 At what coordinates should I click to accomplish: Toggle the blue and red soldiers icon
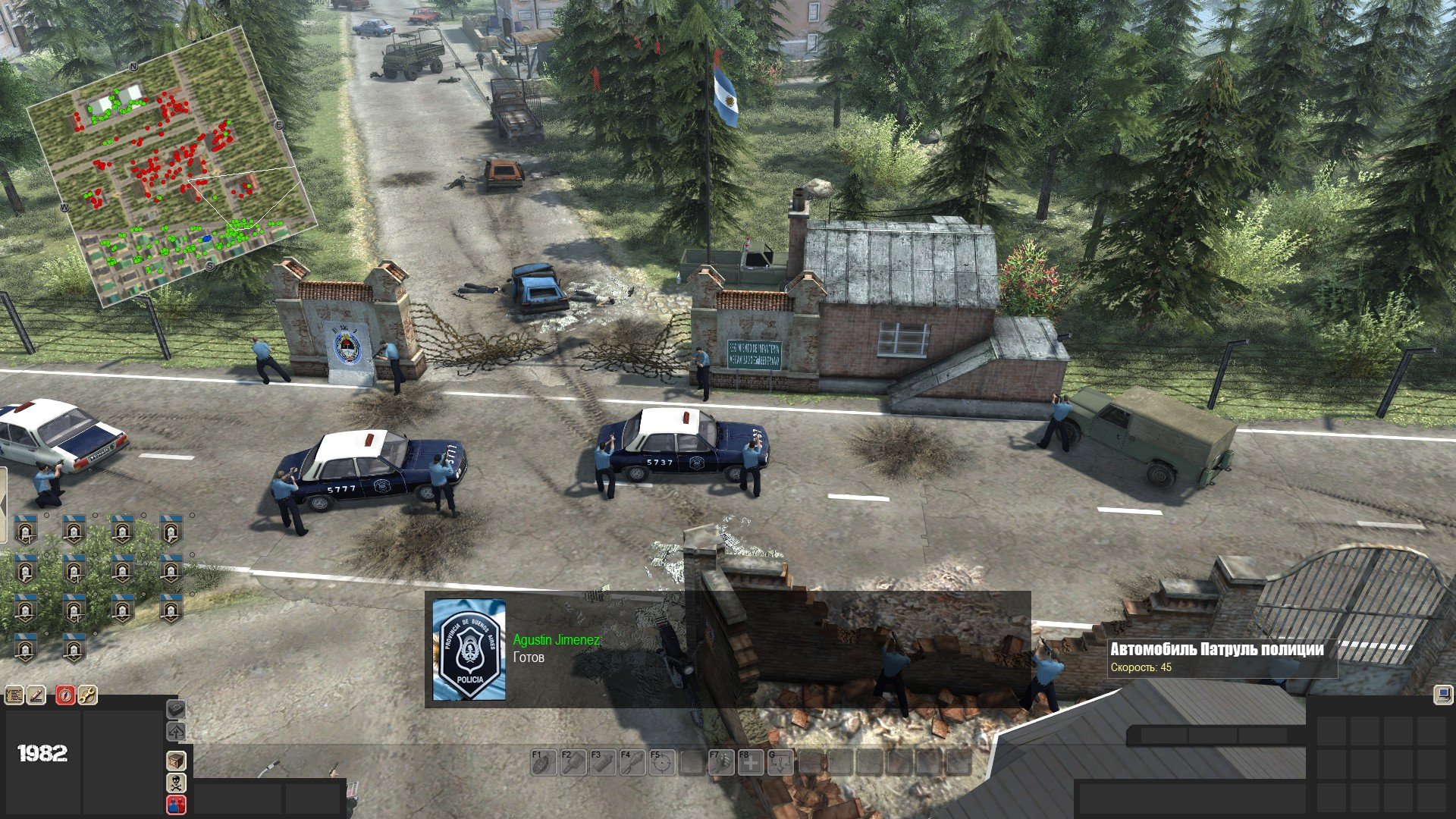point(176,804)
